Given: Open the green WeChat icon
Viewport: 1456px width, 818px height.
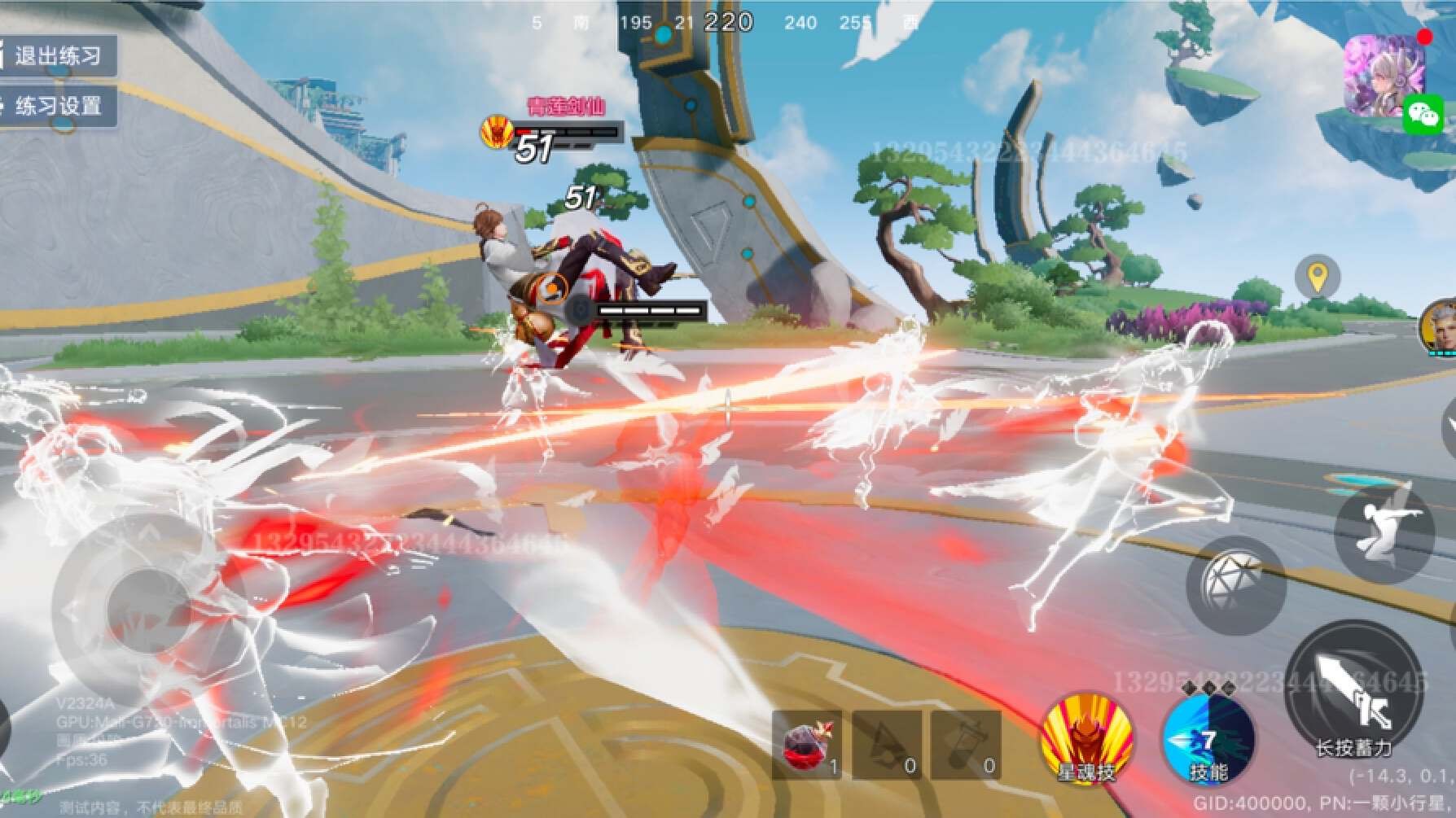Looking at the screenshot, I should click(1423, 114).
